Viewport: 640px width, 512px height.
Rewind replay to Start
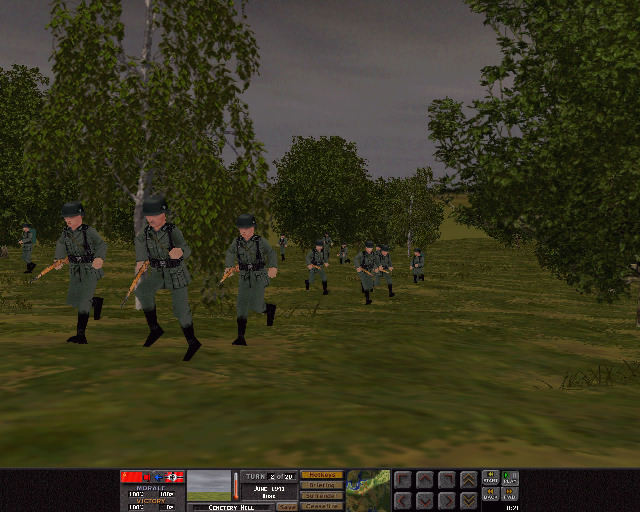[491, 478]
